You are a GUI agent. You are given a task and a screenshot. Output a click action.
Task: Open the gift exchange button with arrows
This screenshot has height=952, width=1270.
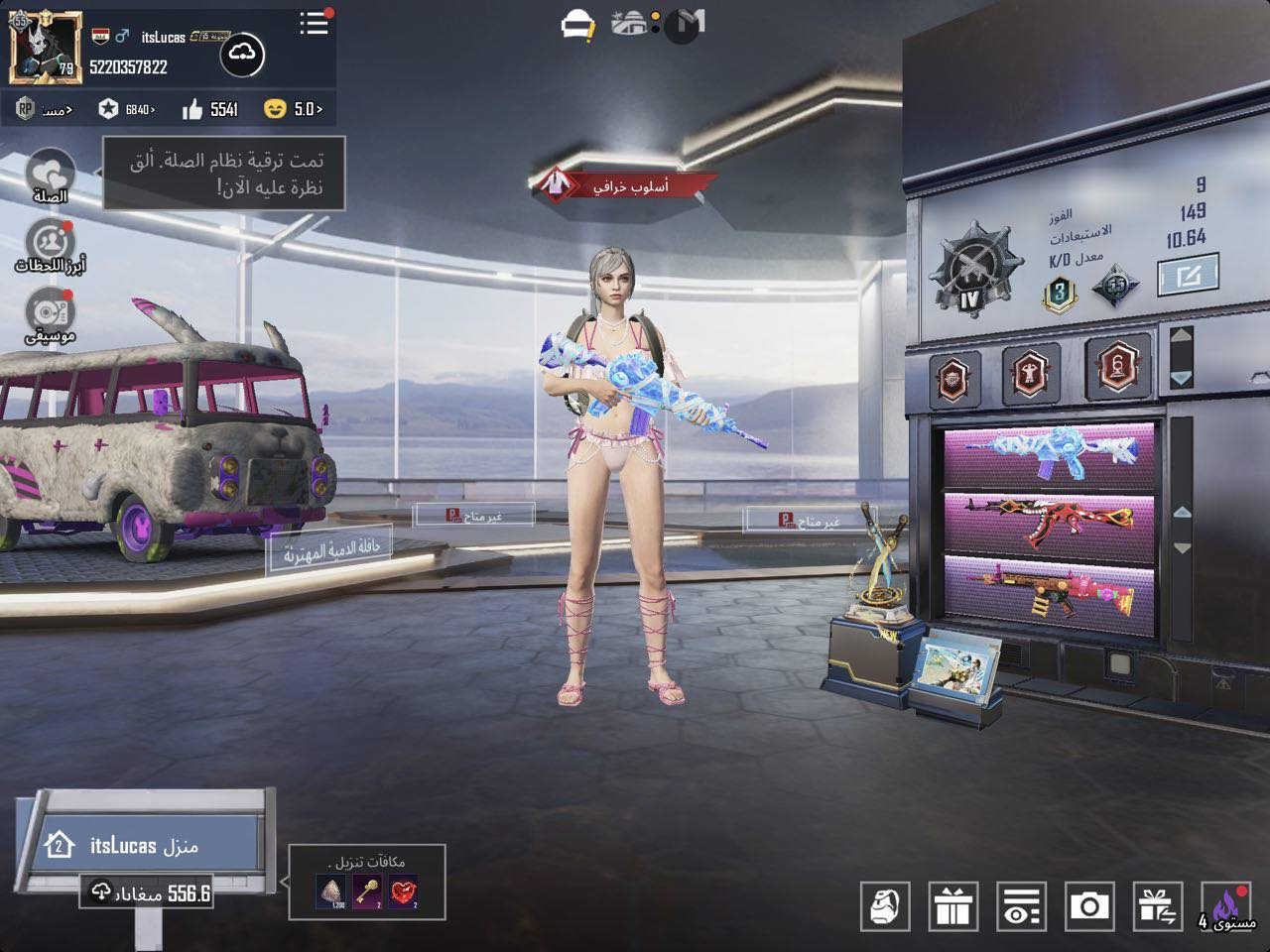(x=1158, y=905)
